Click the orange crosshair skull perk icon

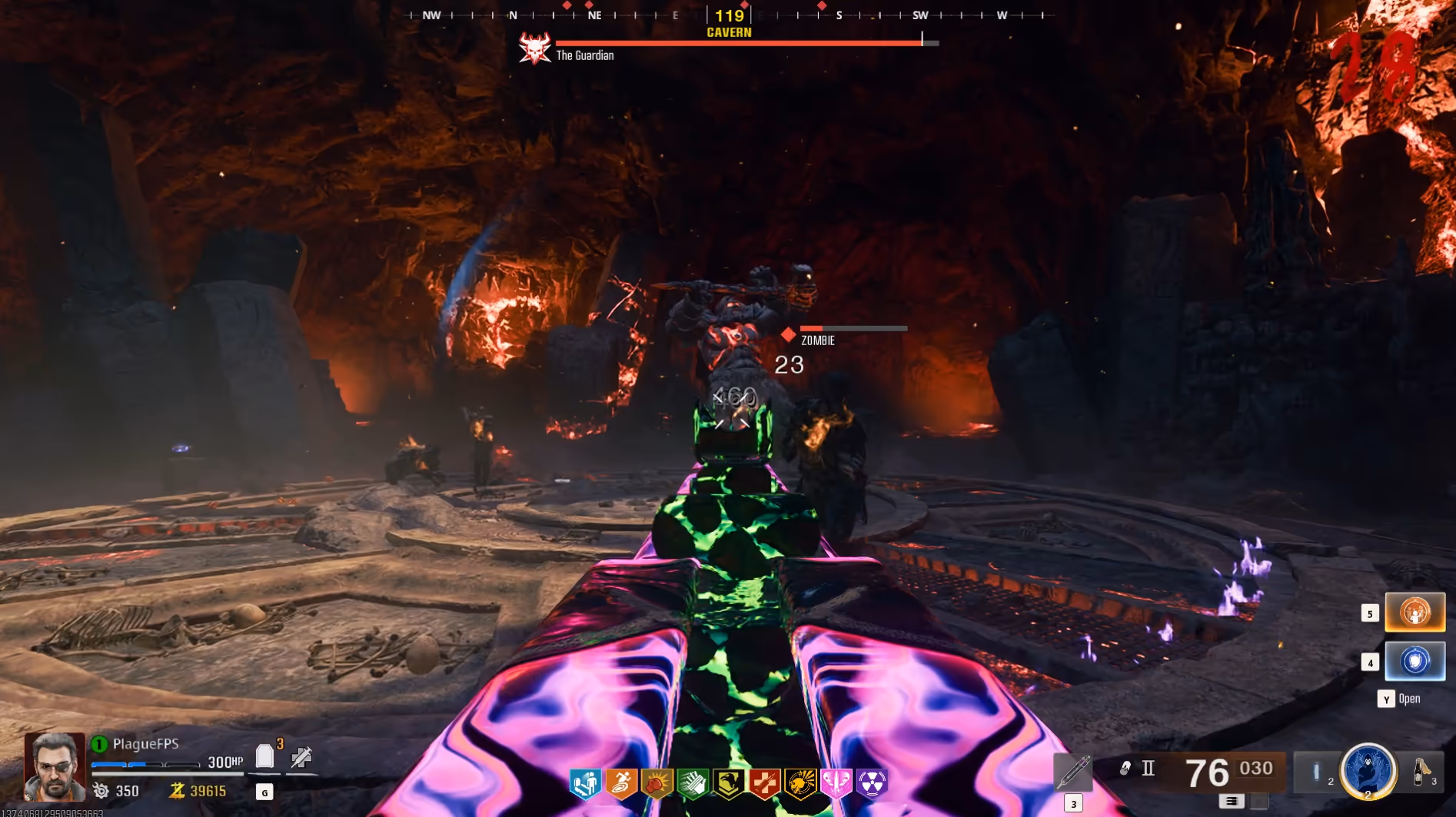click(x=800, y=783)
